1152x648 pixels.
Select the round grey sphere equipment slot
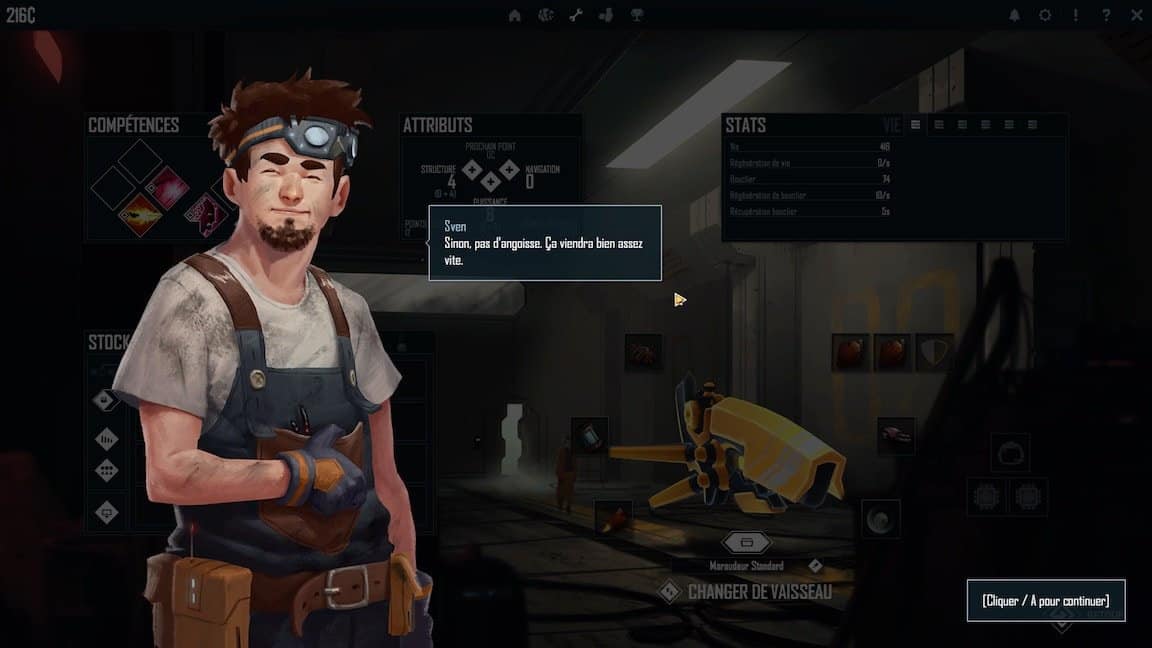881,518
